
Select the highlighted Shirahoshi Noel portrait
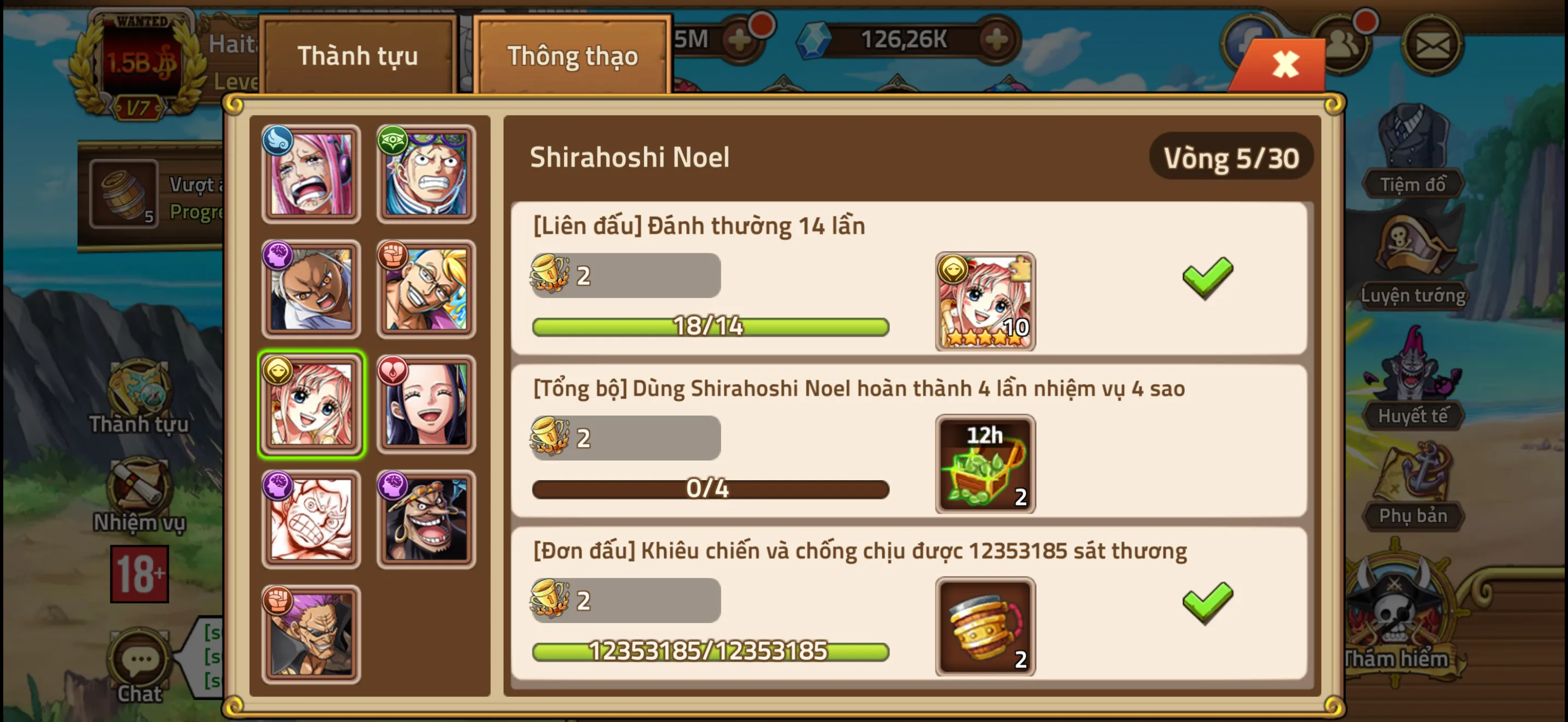coord(312,404)
